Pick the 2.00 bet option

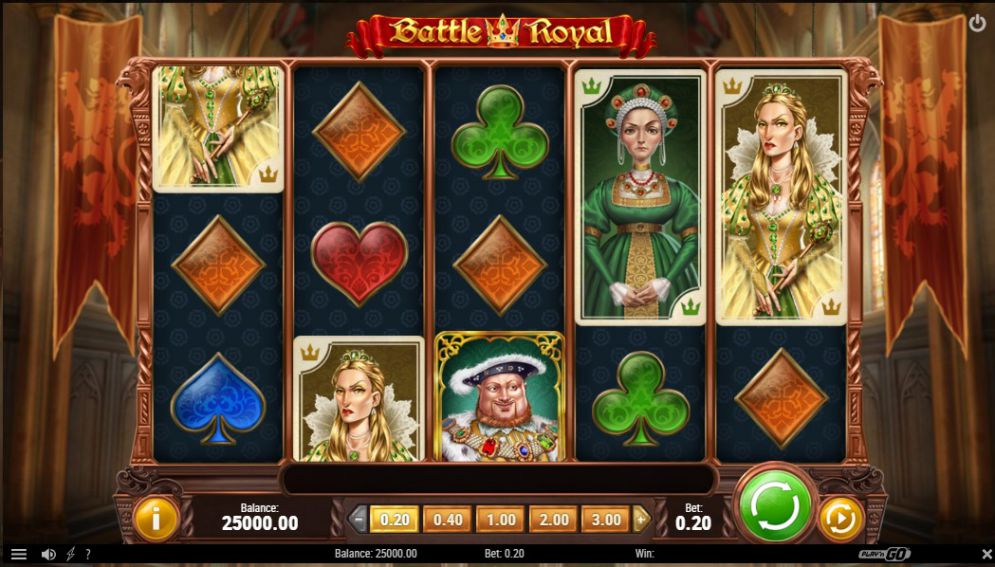click(553, 519)
